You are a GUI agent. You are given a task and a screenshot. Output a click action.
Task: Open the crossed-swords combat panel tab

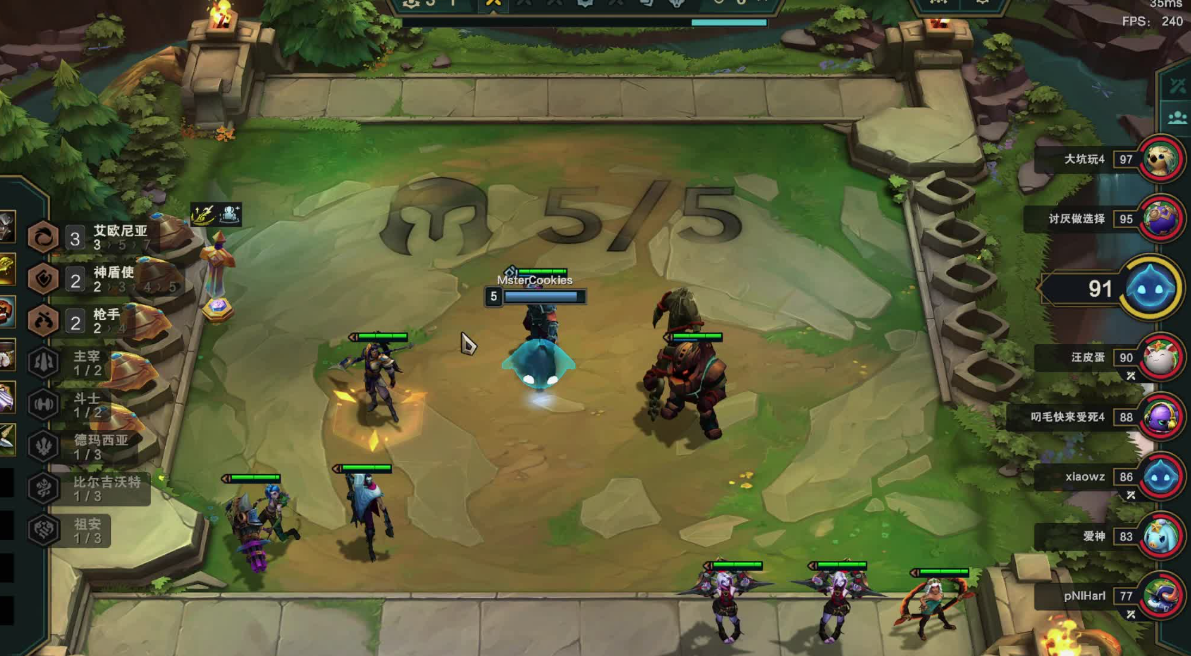click(x=1176, y=86)
